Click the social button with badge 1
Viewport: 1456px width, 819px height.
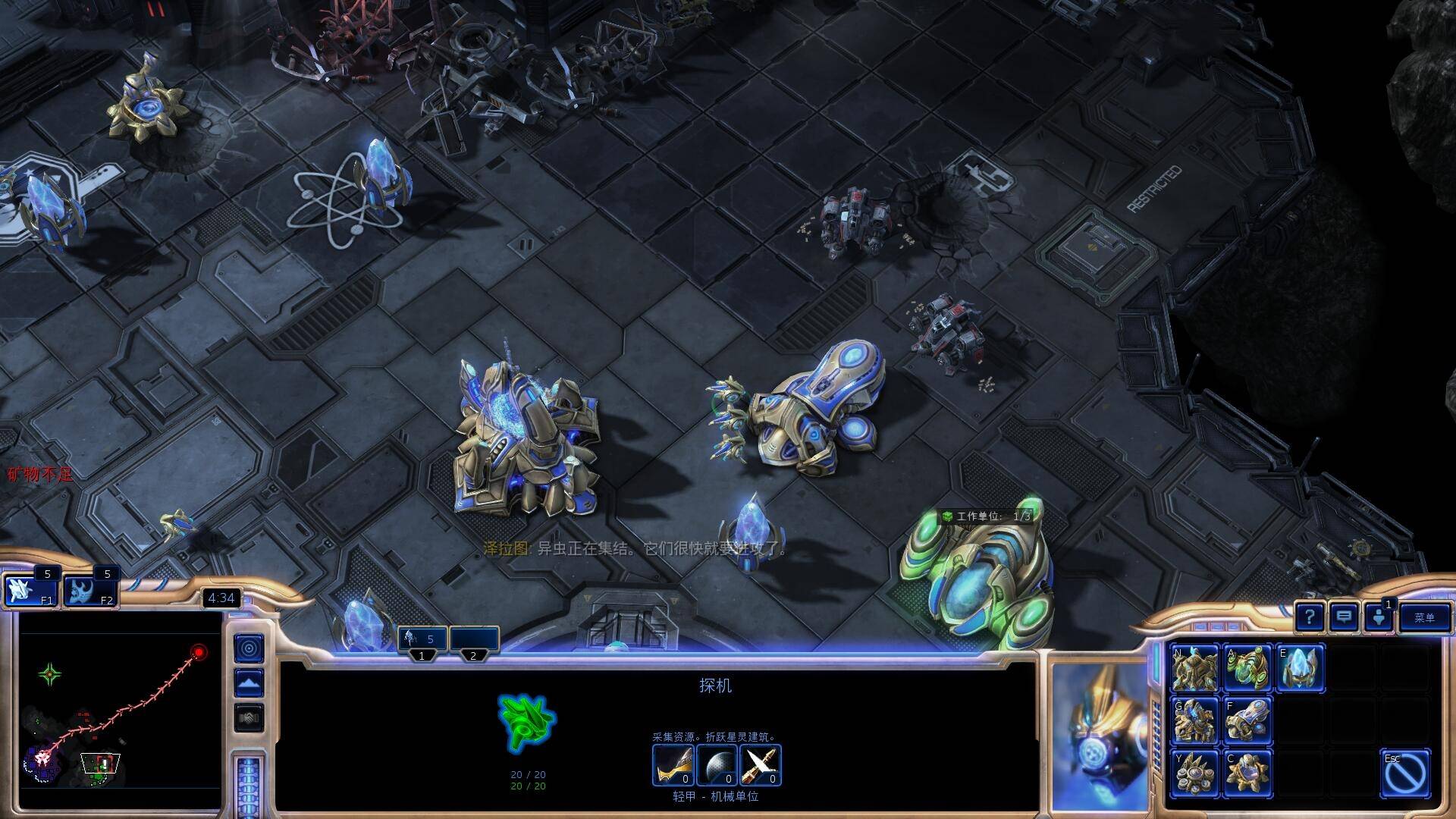click(1379, 617)
